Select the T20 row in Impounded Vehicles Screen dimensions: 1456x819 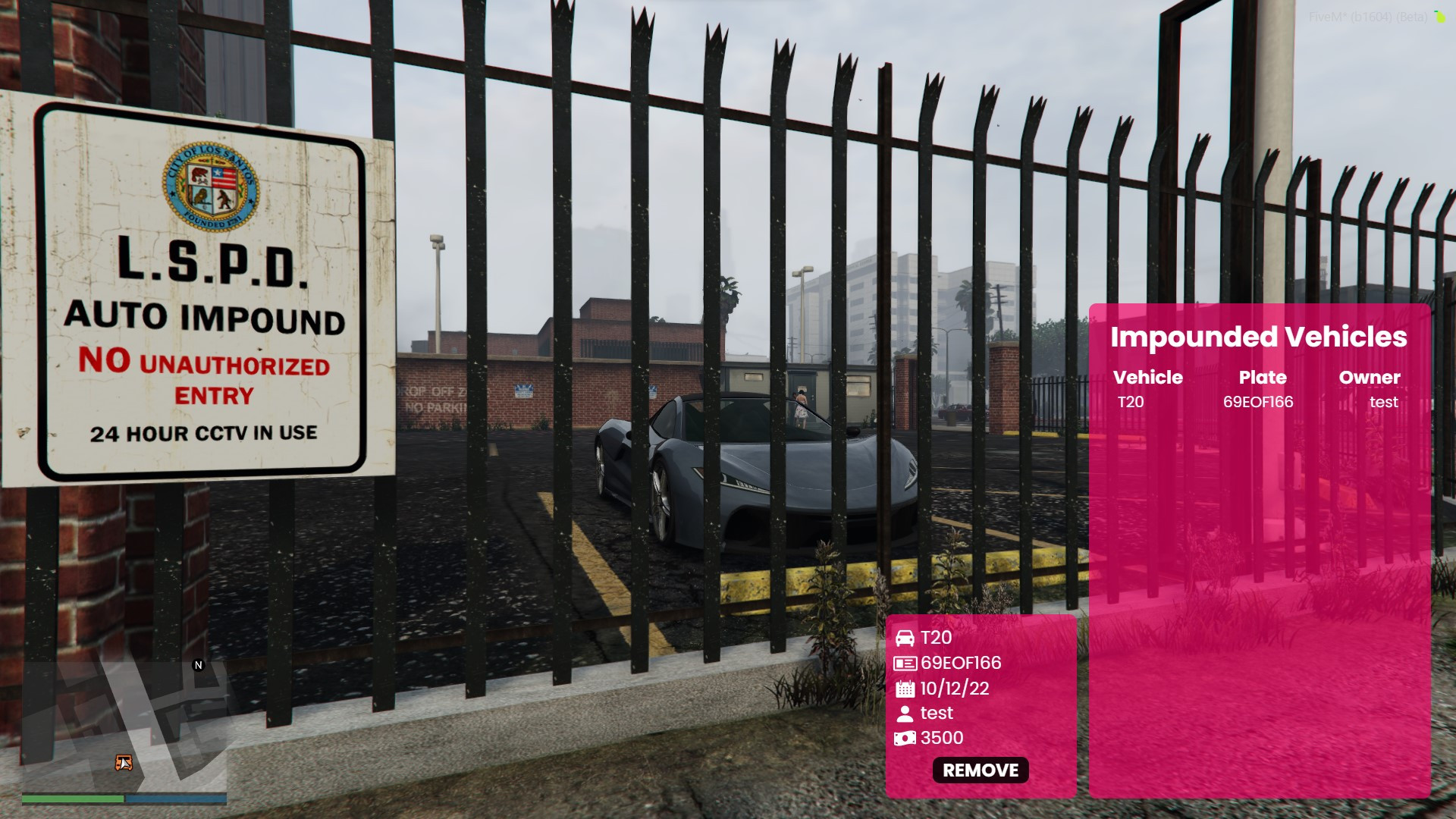click(x=1257, y=402)
